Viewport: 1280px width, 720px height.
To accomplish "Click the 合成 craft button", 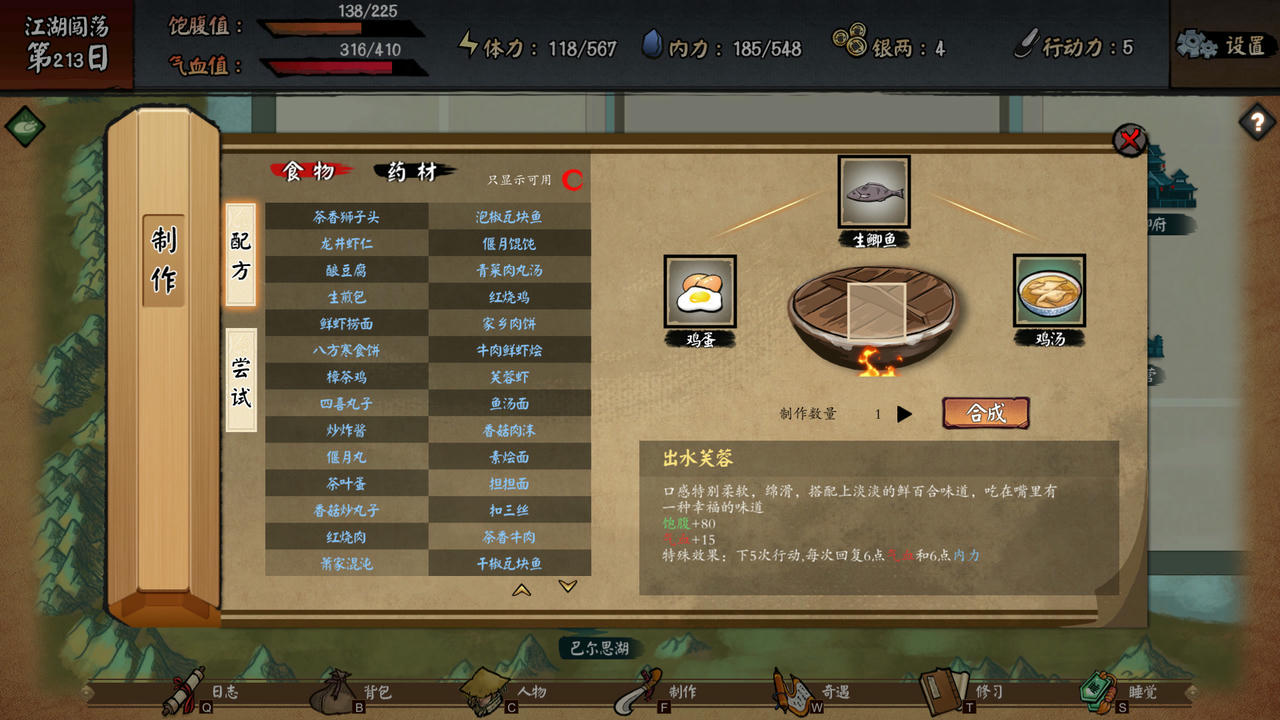I will pos(985,413).
